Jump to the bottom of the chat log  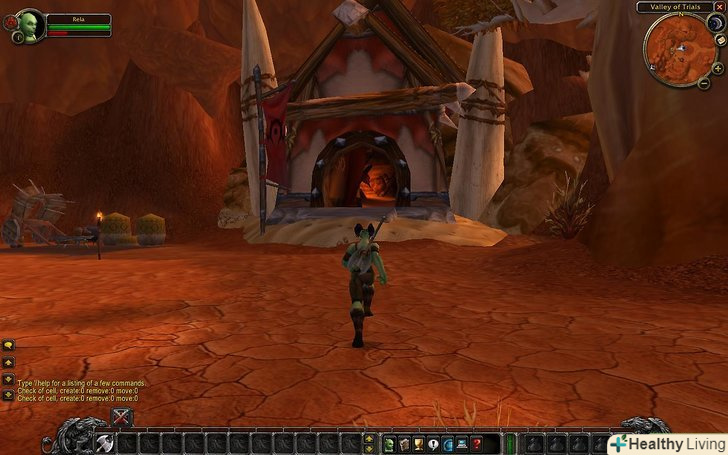(x=8, y=395)
